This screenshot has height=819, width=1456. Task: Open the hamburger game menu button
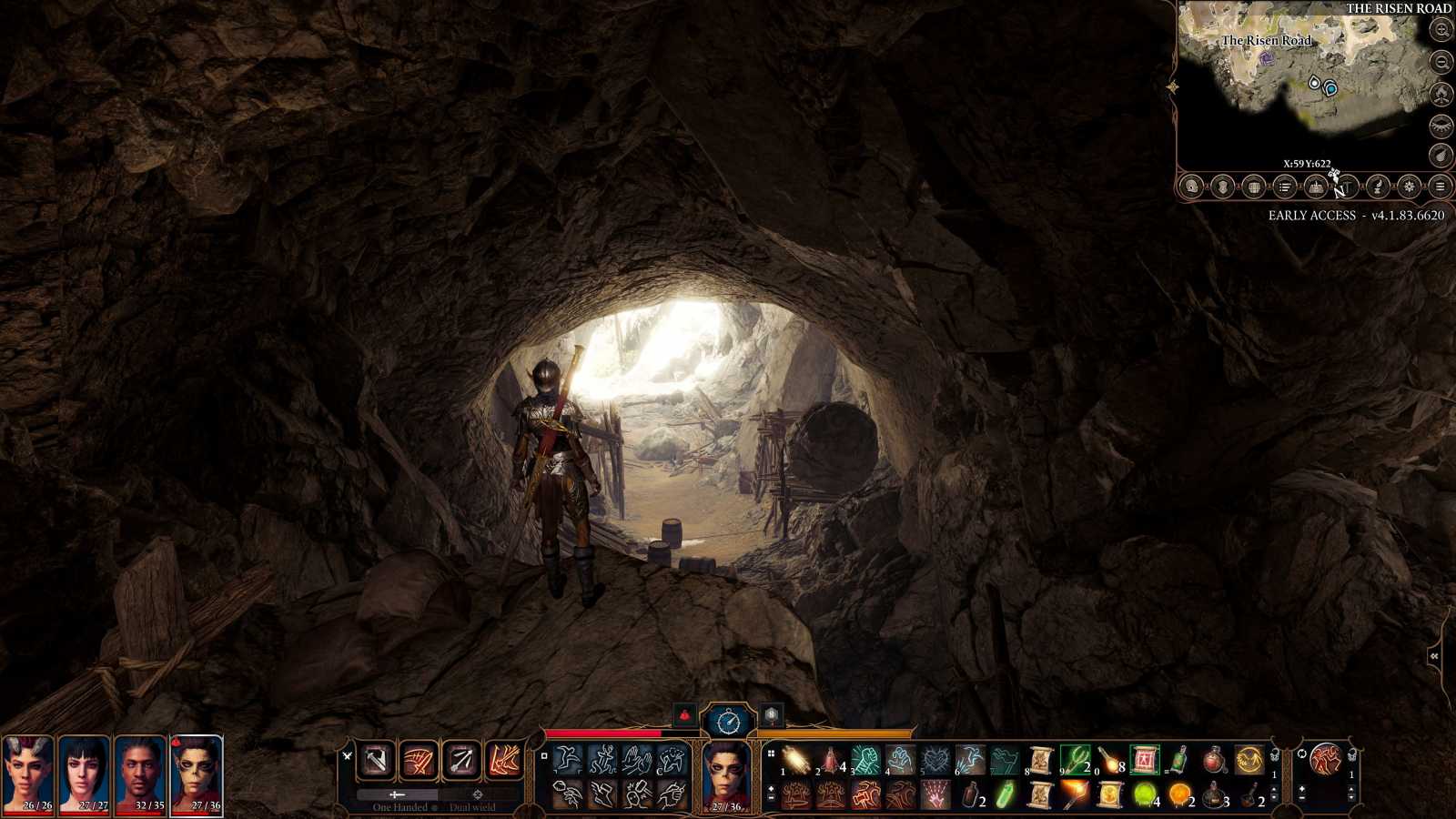tap(1440, 187)
